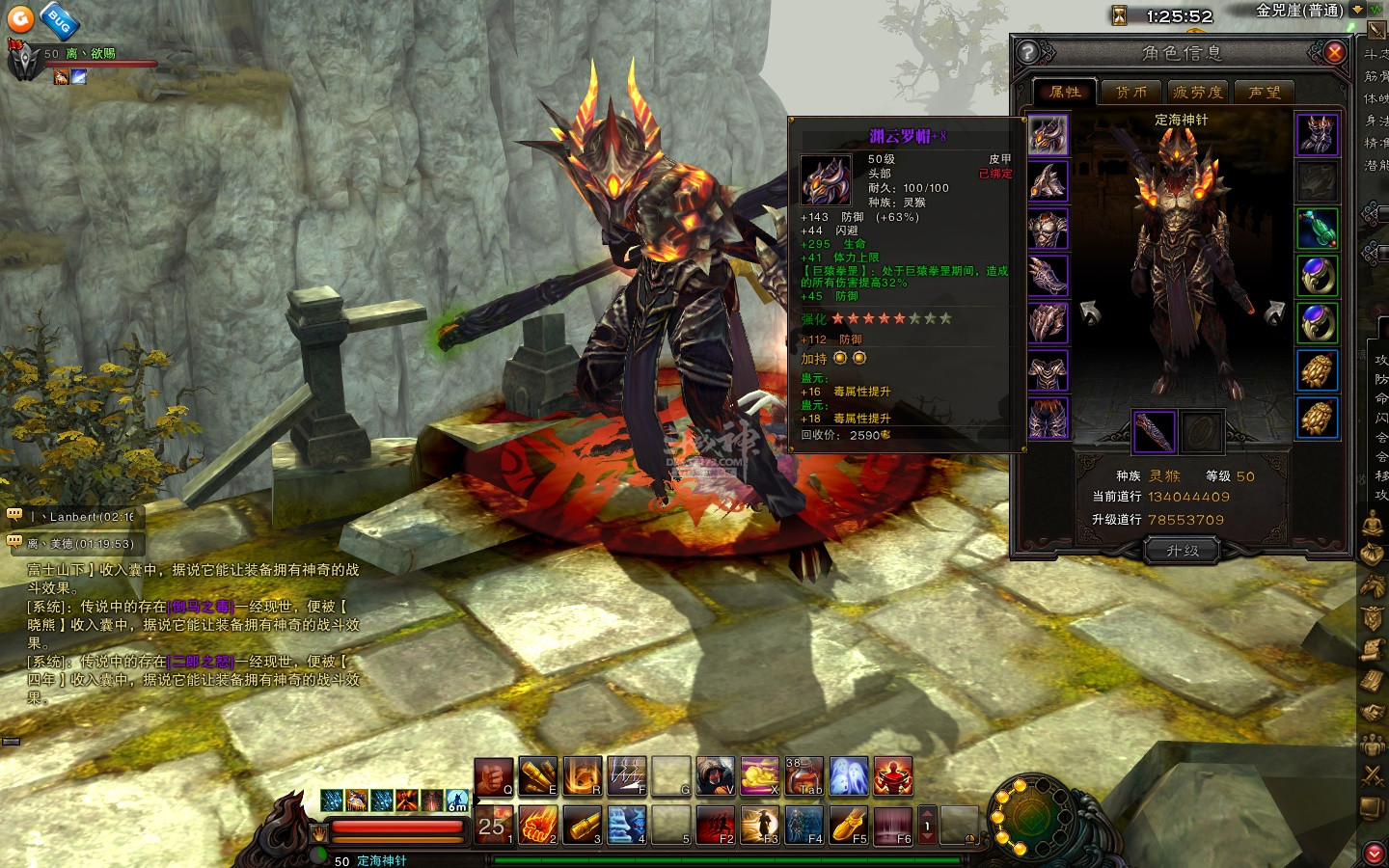1389x868 pixels.
Task: Trigger the twin ghosts skill icon
Action: pyautogui.click(x=849, y=776)
